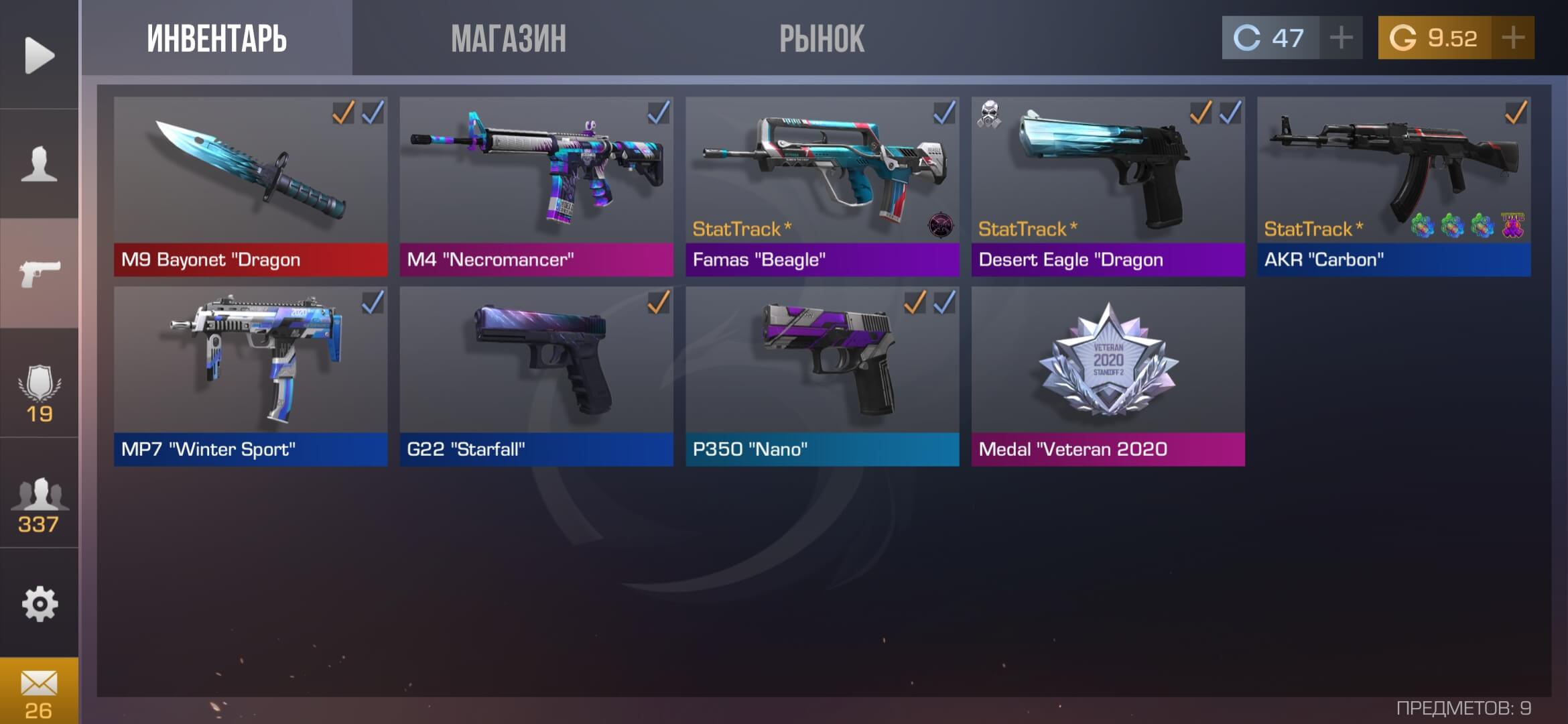The width and height of the screenshot is (1568, 724).
Task: Open the player profile icon
Action: coord(39,164)
